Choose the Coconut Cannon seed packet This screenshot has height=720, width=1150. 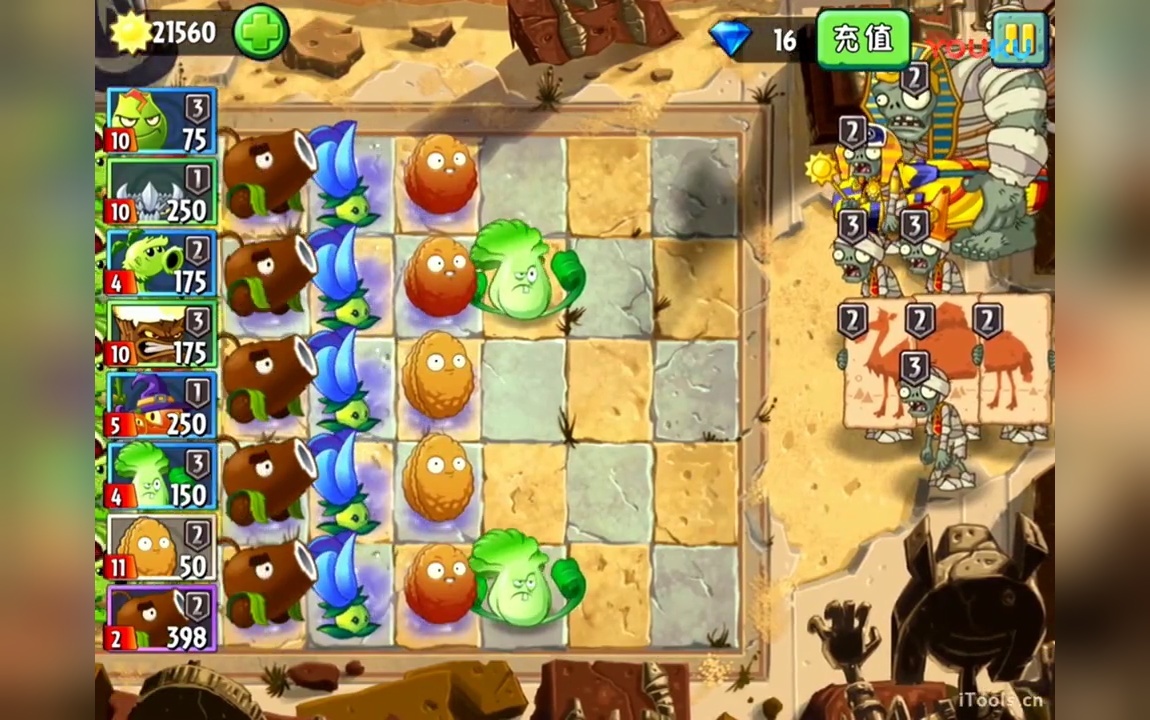tap(162, 619)
